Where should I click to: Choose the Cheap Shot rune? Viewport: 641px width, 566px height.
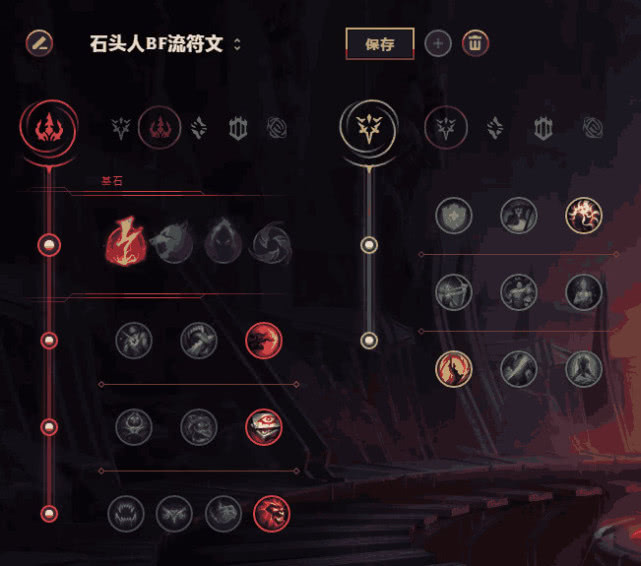133,341
